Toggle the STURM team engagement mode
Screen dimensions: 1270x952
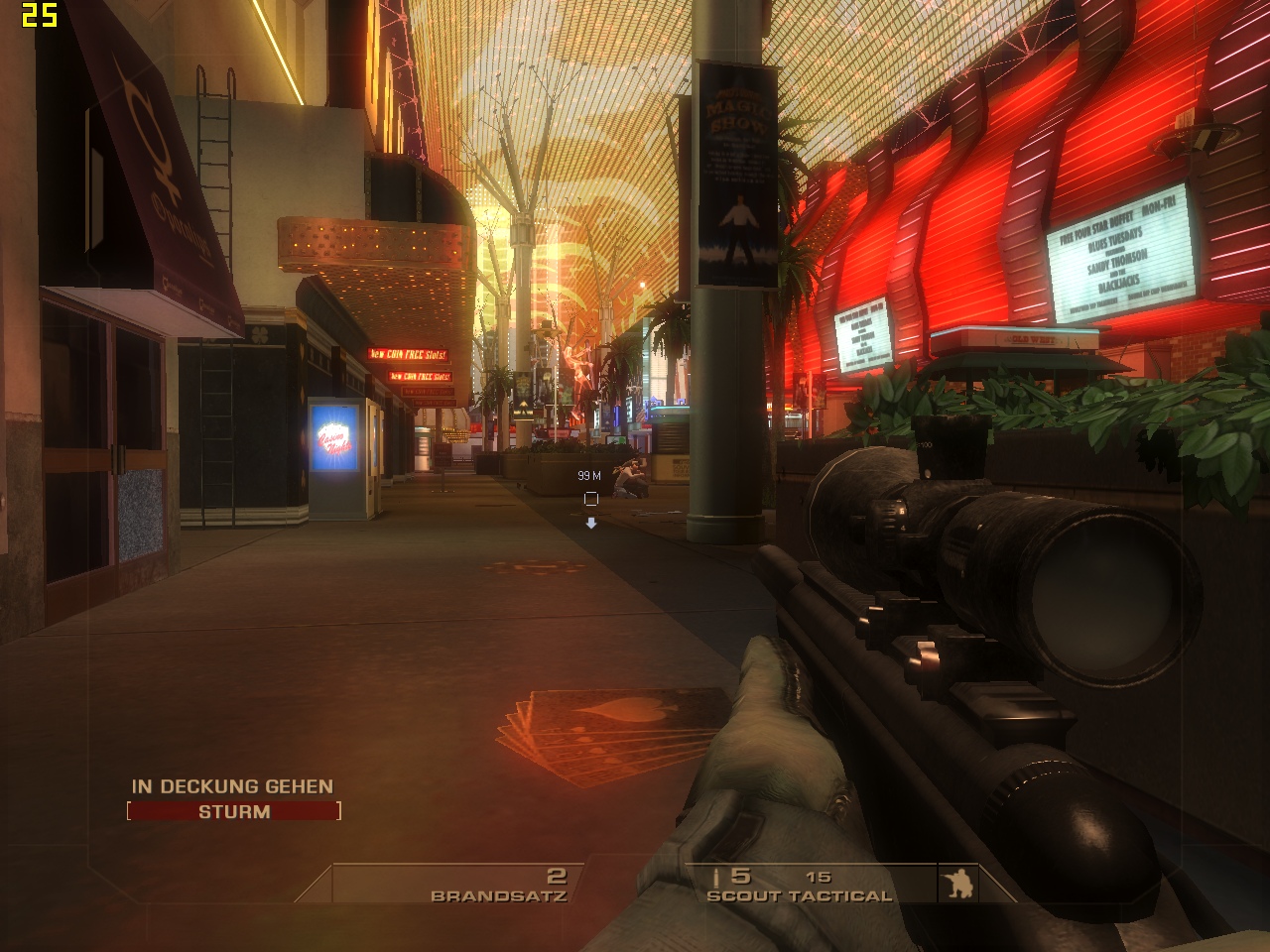234,812
